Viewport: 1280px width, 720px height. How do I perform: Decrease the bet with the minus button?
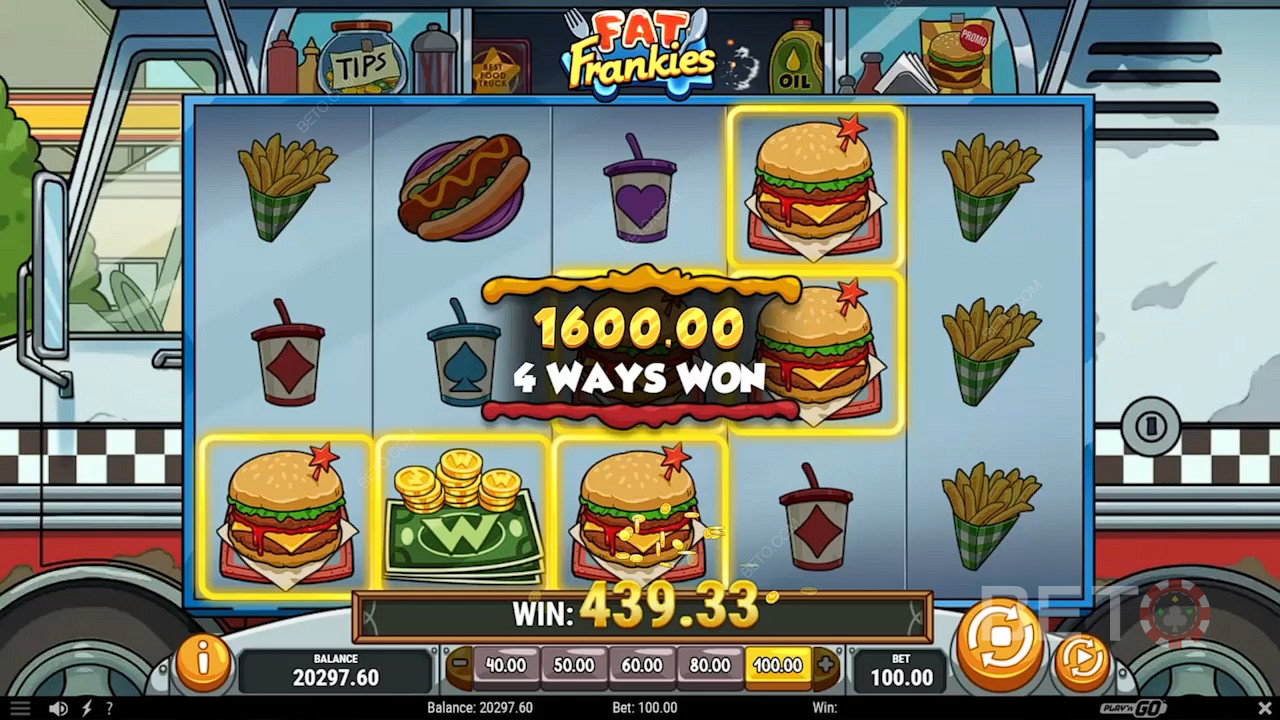pos(459,665)
